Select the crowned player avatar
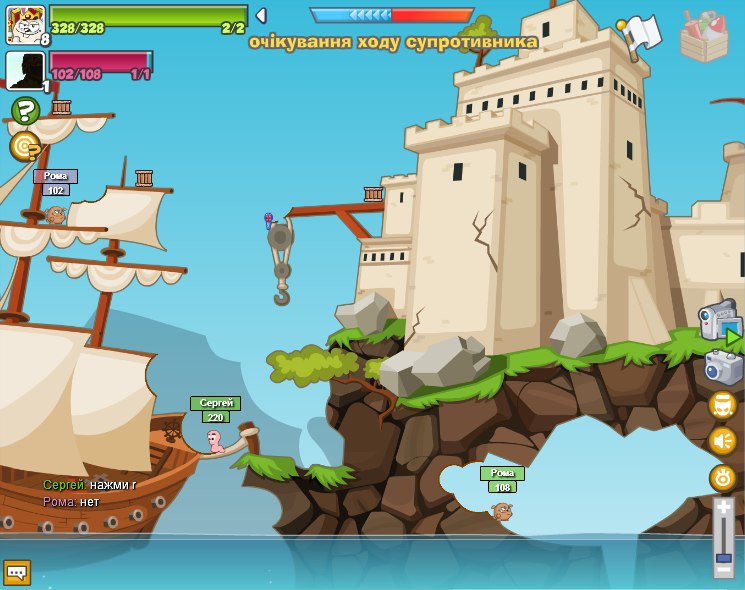 25,24
